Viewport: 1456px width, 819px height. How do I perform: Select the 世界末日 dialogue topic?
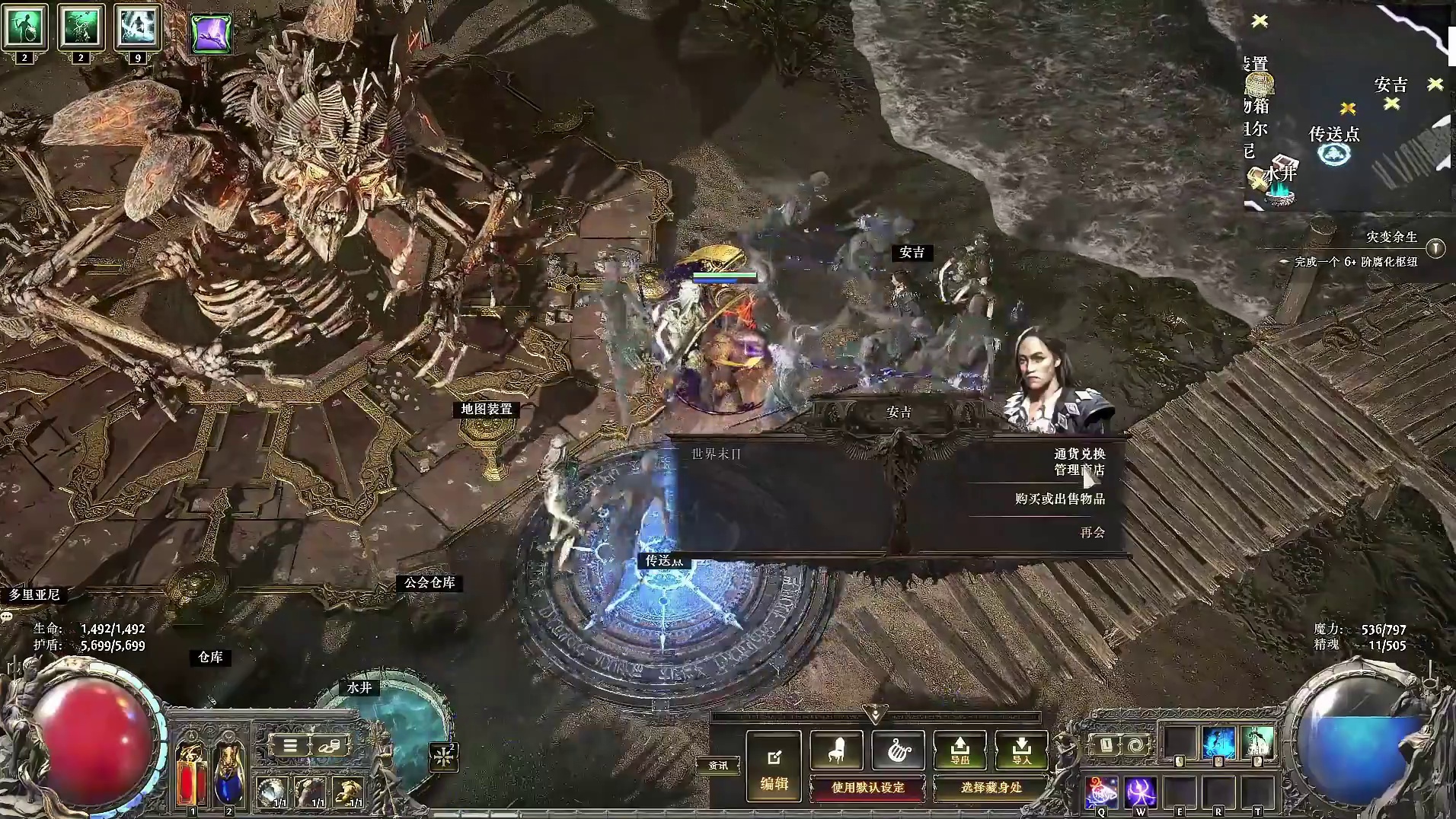pyautogui.click(x=716, y=454)
